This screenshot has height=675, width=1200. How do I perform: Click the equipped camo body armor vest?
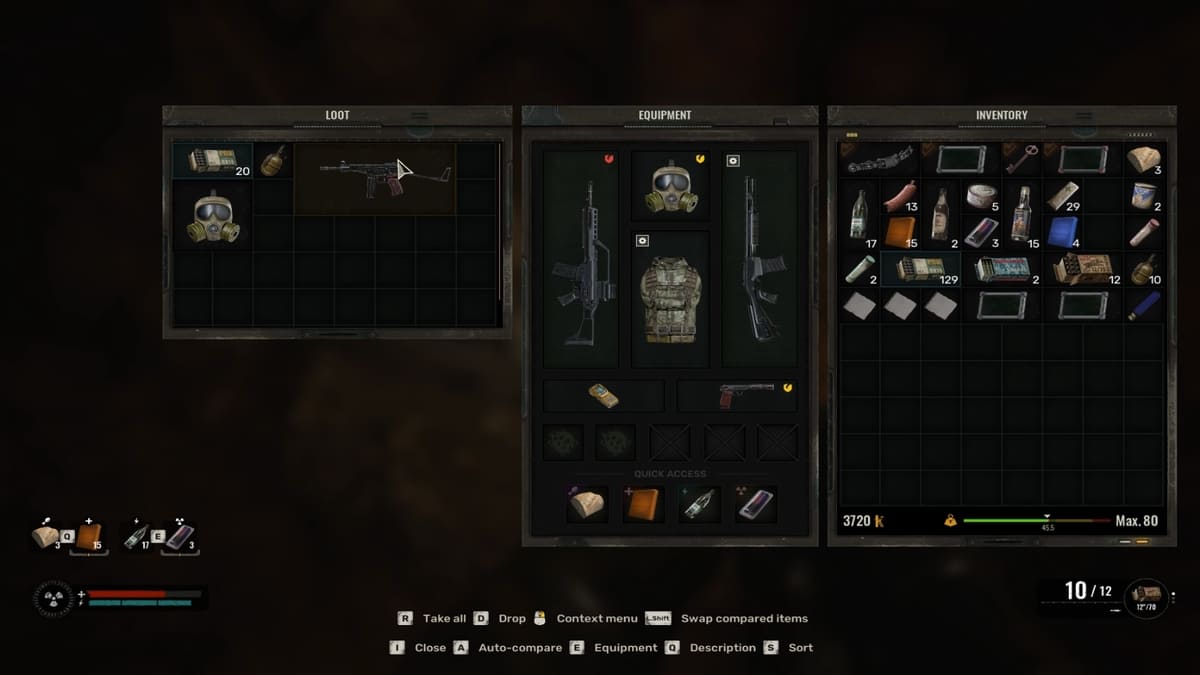click(x=670, y=298)
